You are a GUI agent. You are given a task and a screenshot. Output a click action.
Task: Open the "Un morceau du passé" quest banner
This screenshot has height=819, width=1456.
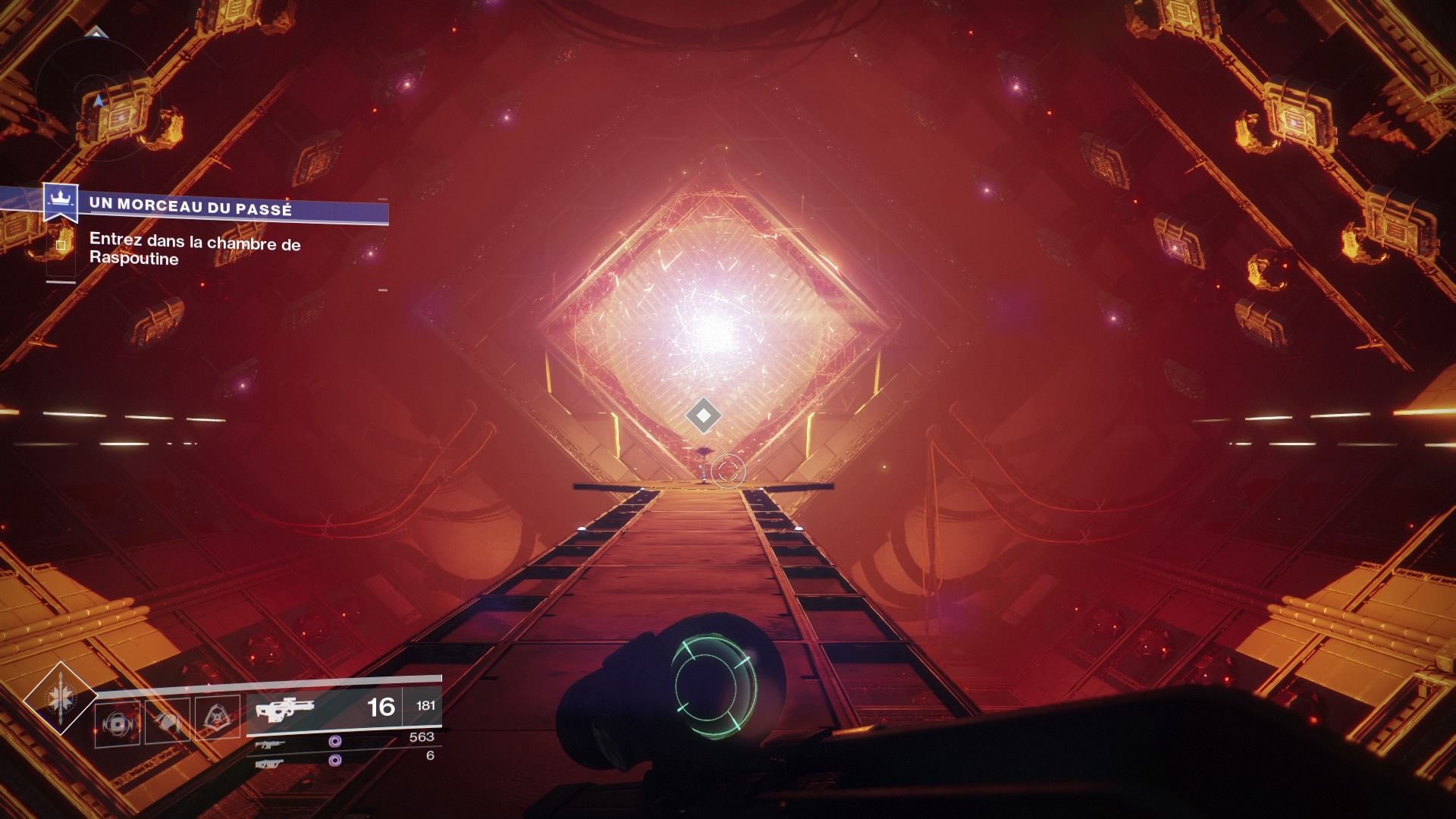pos(227,207)
